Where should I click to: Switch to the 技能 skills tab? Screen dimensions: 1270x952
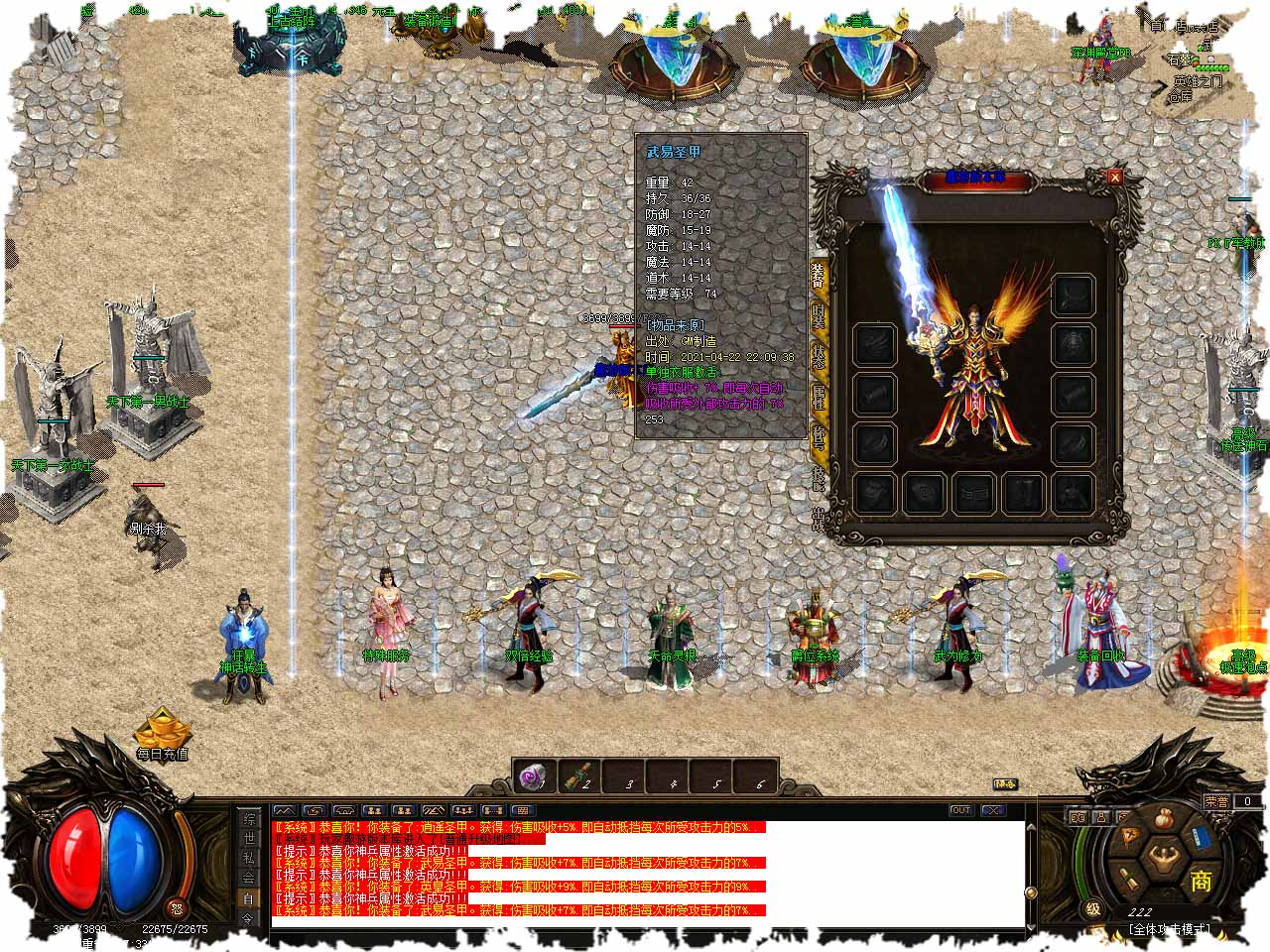coord(819,478)
